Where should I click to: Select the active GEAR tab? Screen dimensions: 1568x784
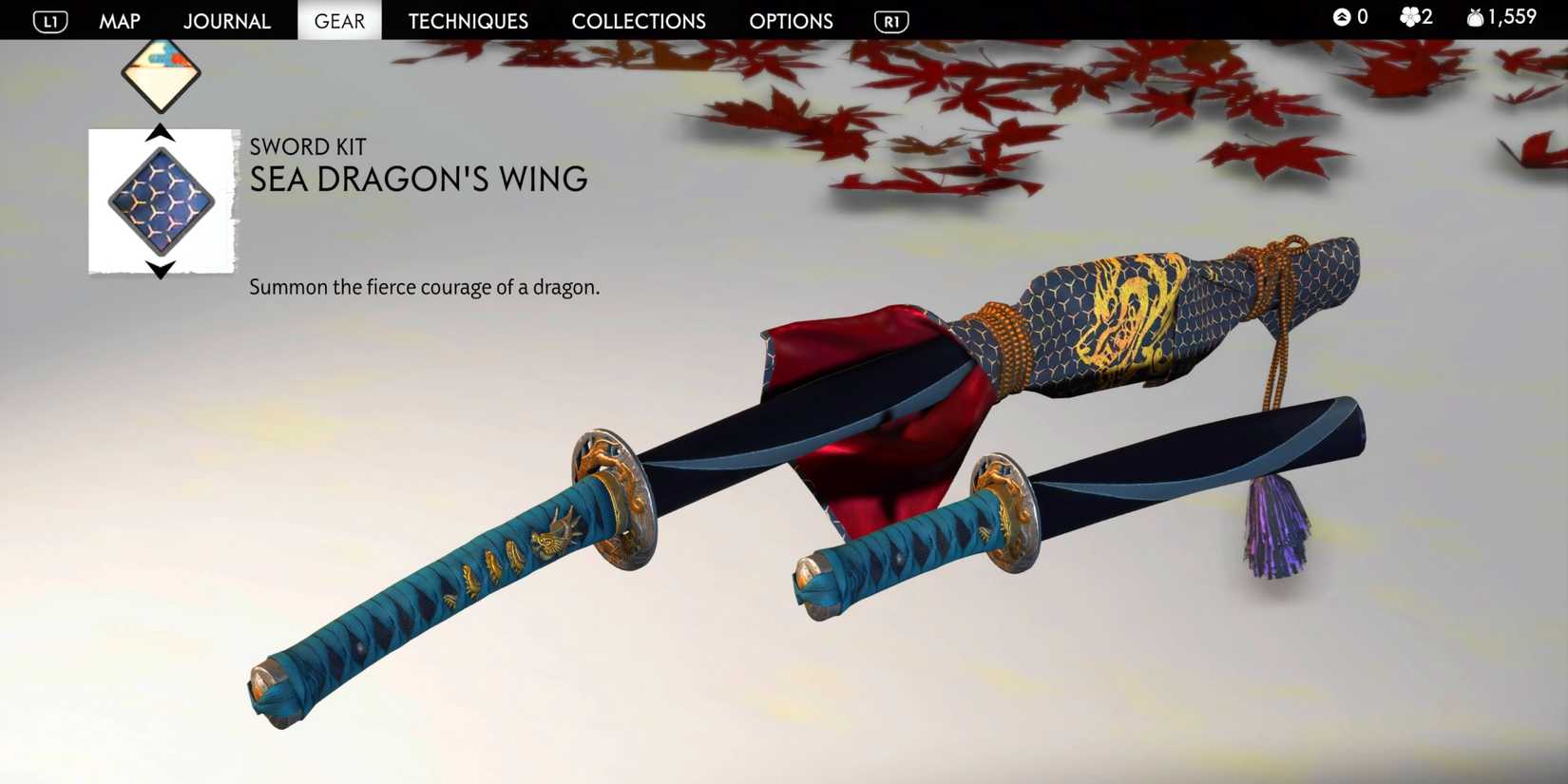coord(339,20)
